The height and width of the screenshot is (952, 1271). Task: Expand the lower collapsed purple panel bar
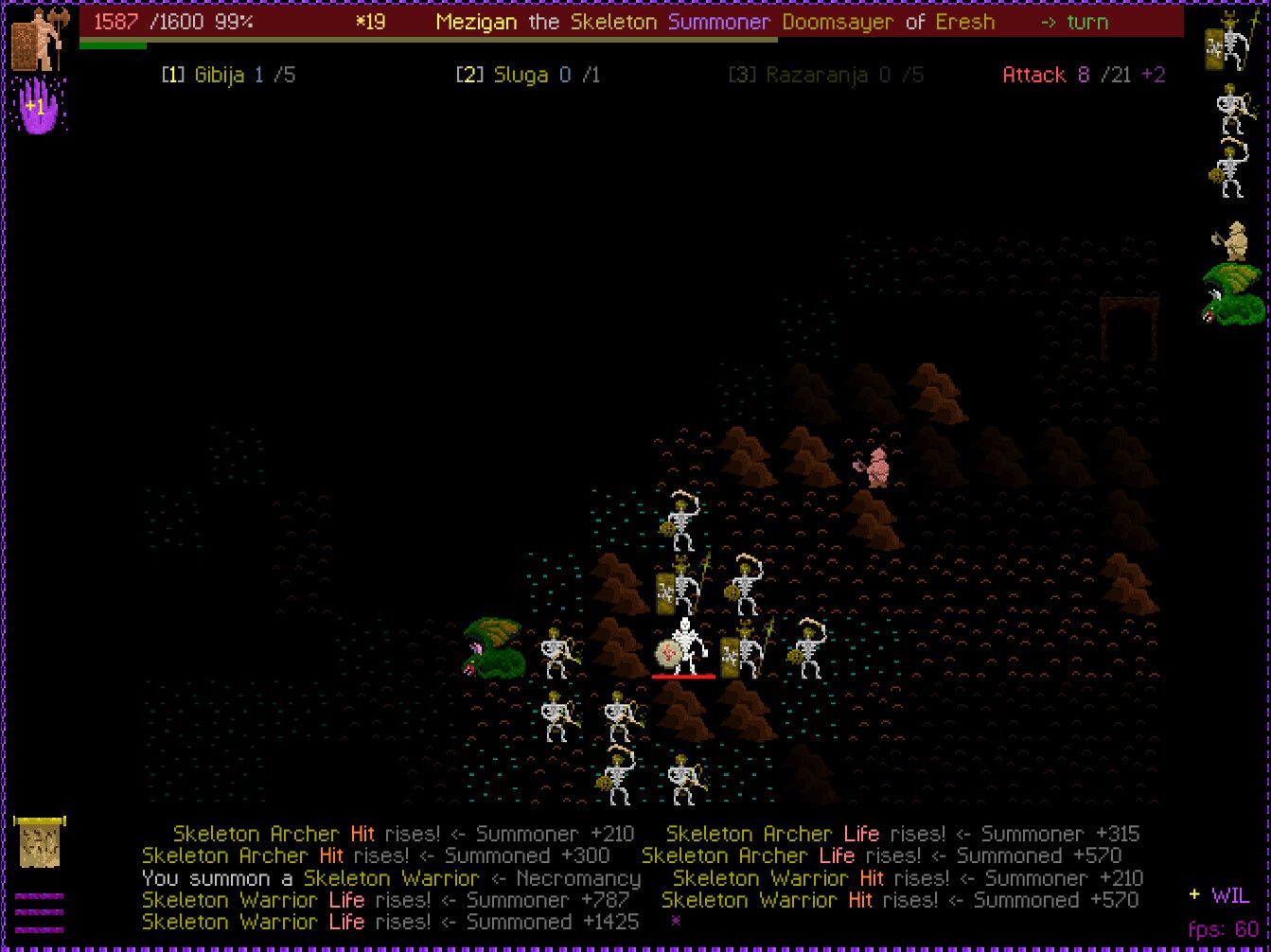tap(39, 929)
